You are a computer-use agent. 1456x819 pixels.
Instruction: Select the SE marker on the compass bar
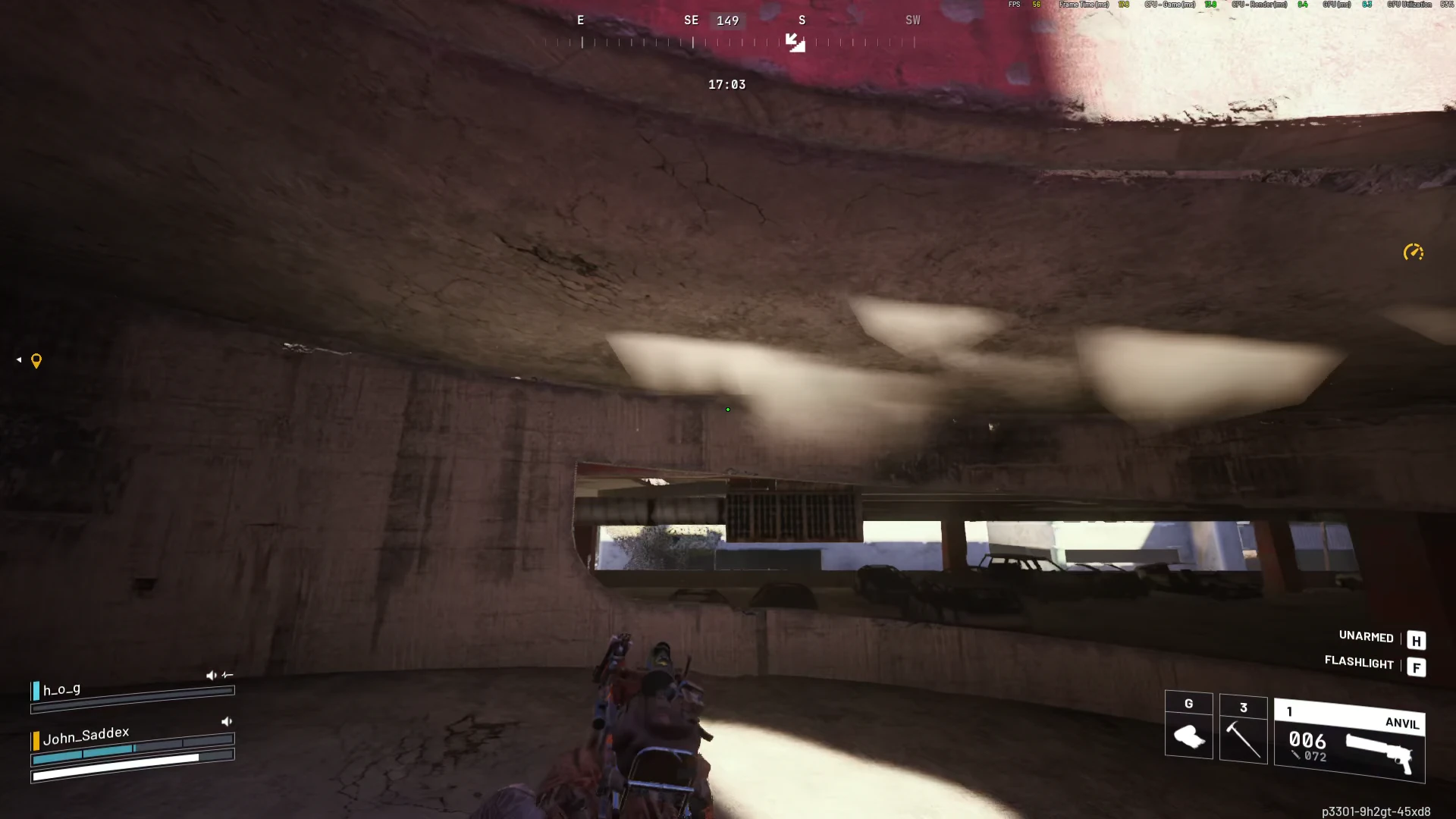click(x=691, y=20)
